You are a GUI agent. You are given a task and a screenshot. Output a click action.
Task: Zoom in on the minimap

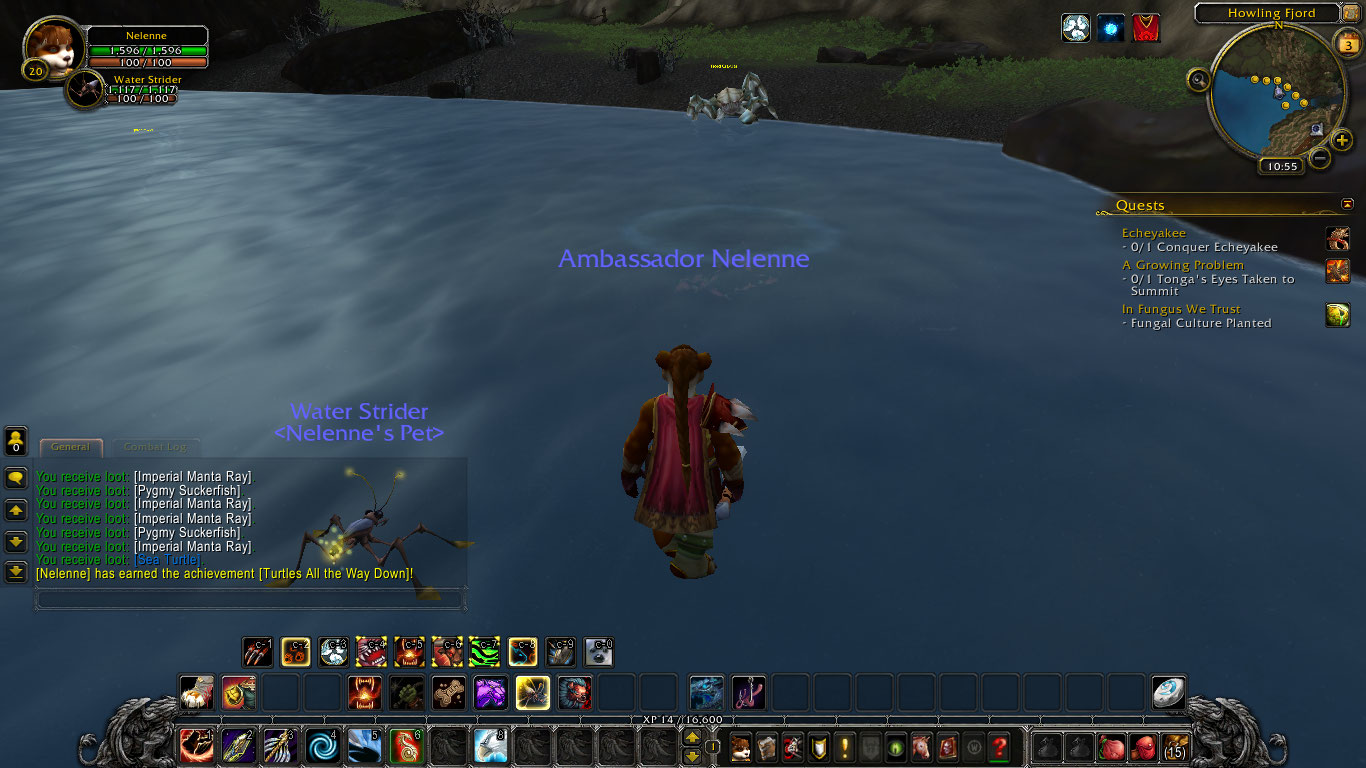click(1342, 140)
